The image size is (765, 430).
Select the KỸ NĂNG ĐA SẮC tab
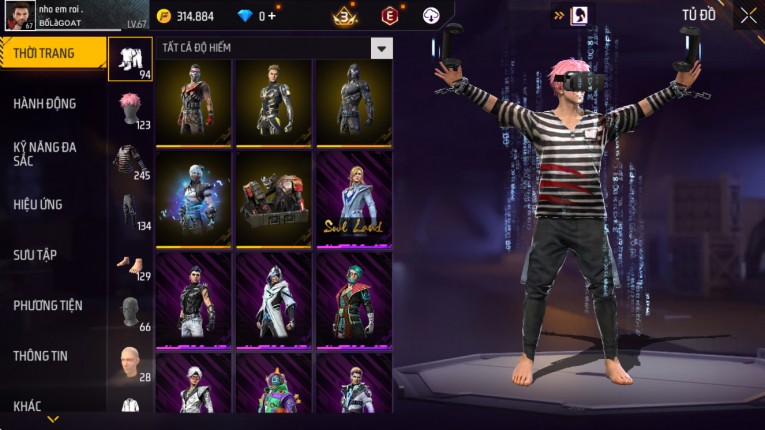(x=45, y=154)
